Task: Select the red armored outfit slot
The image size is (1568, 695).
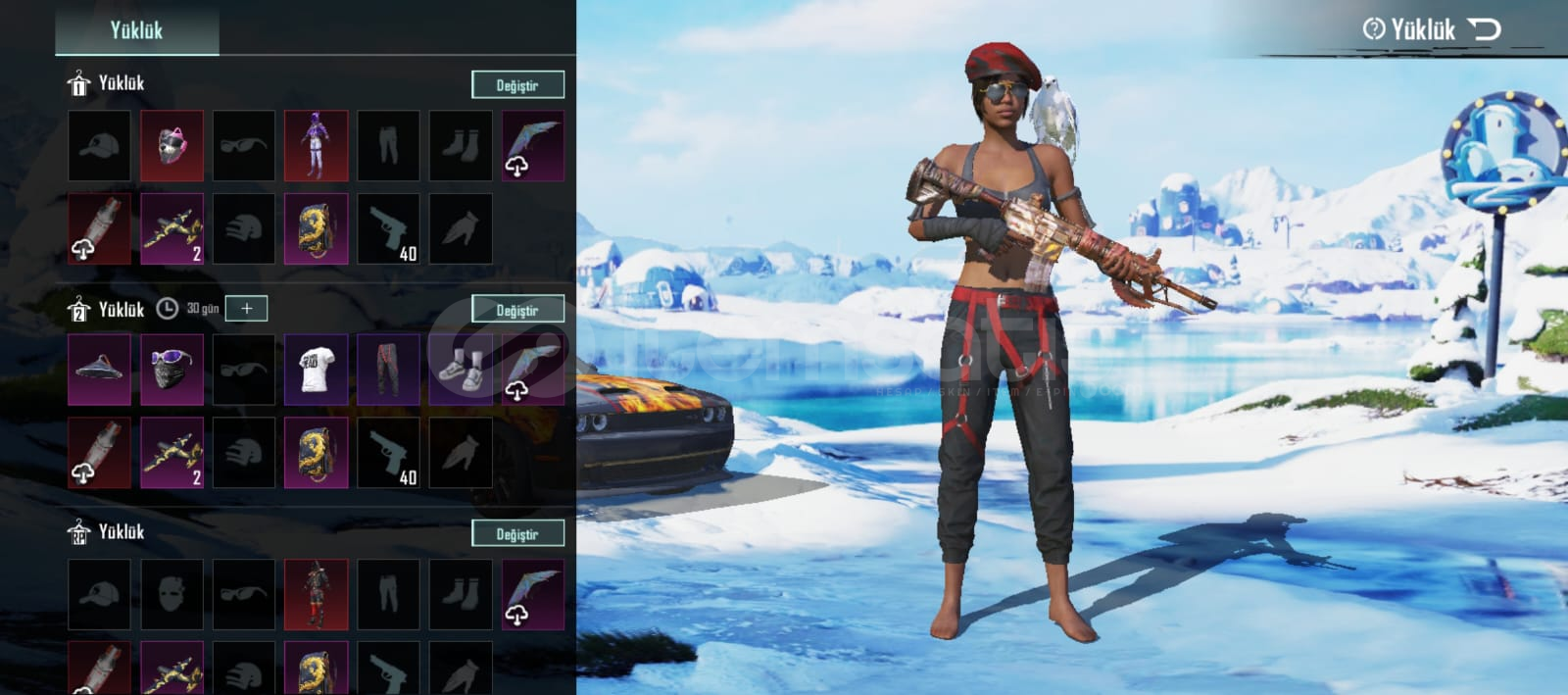Action: [316, 594]
